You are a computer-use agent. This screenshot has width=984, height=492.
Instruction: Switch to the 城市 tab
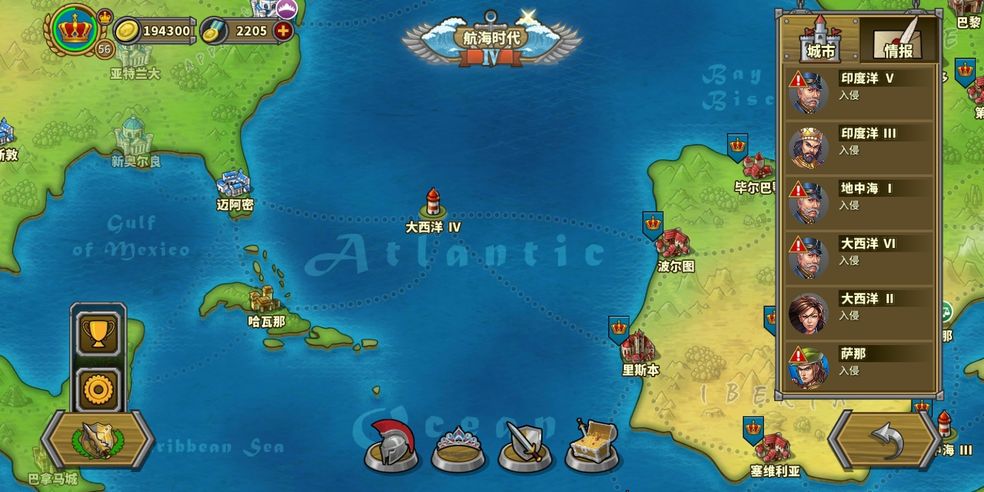819,42
